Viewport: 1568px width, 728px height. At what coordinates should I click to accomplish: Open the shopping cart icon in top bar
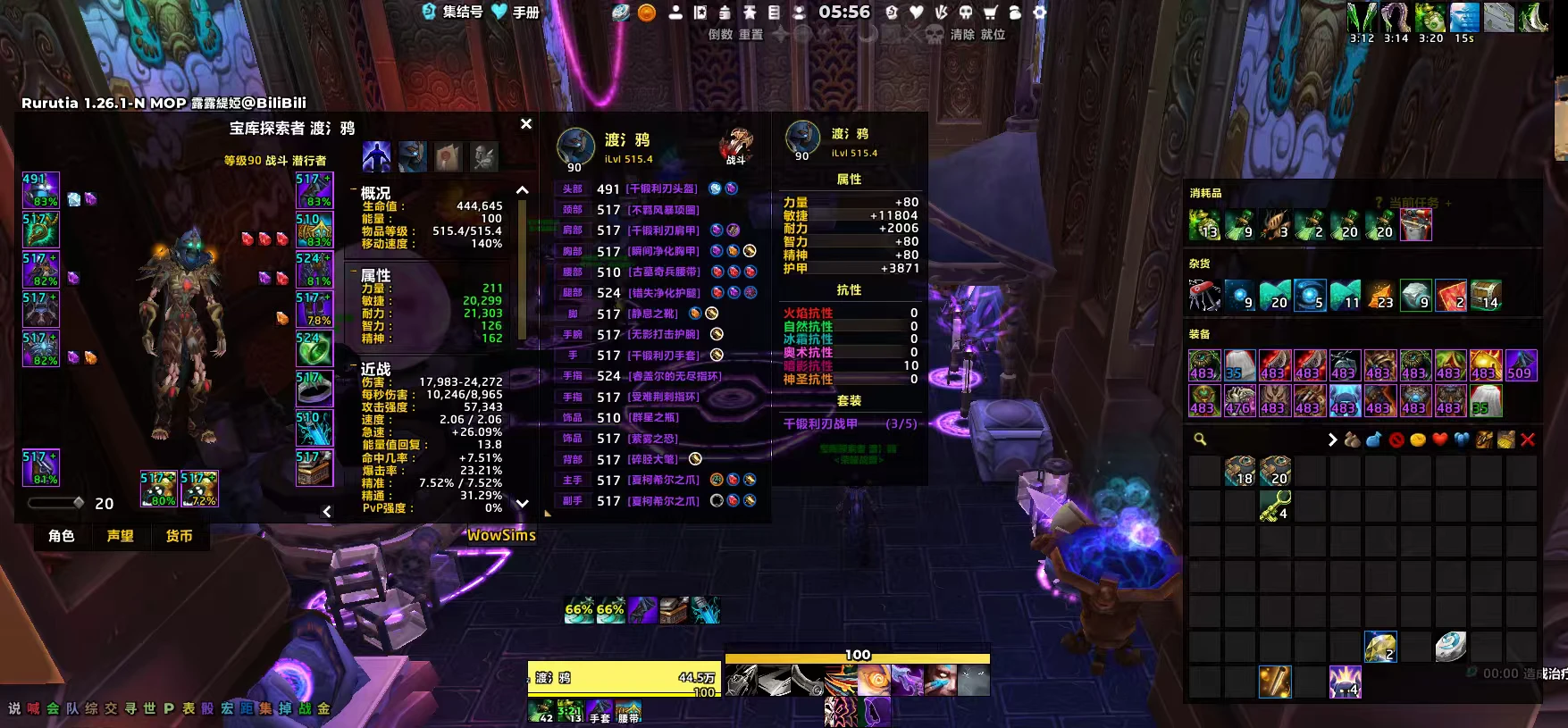990,13
